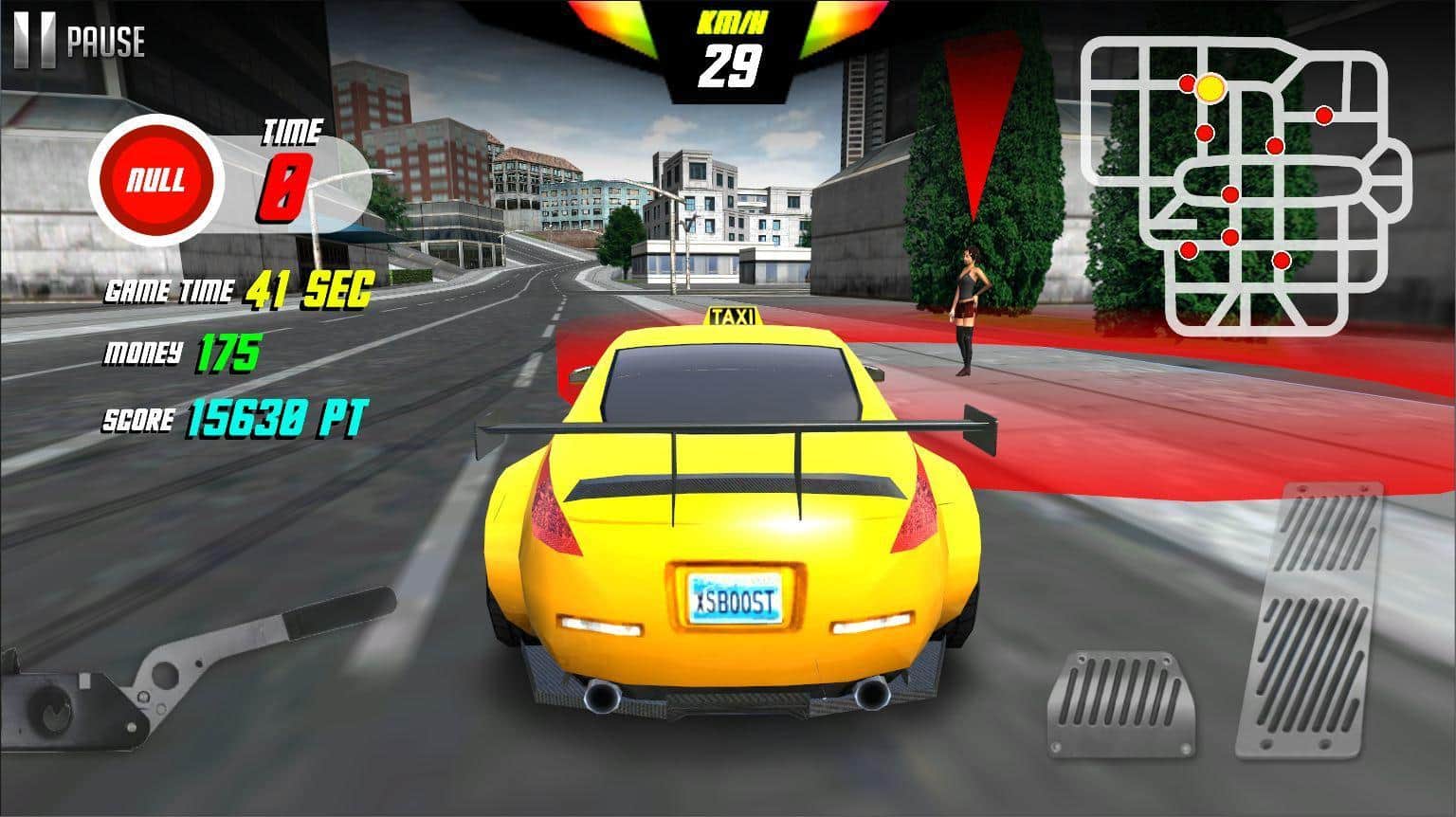Select the yellow marker on the minimap
The height and width of the screenshot is (817, 1456).
point(1210,88)
